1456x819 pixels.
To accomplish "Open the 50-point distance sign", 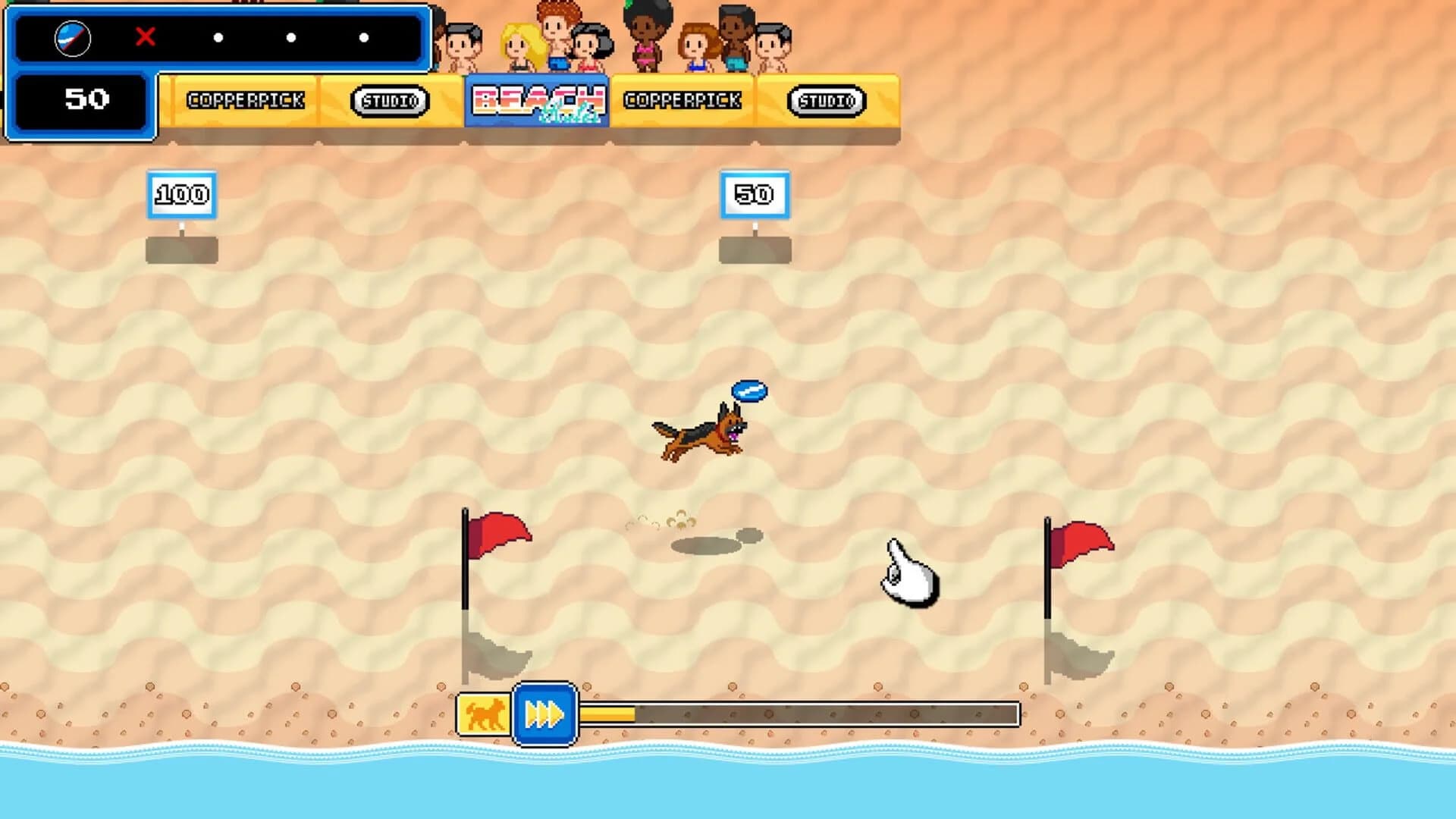I will (x=755, y=193).
